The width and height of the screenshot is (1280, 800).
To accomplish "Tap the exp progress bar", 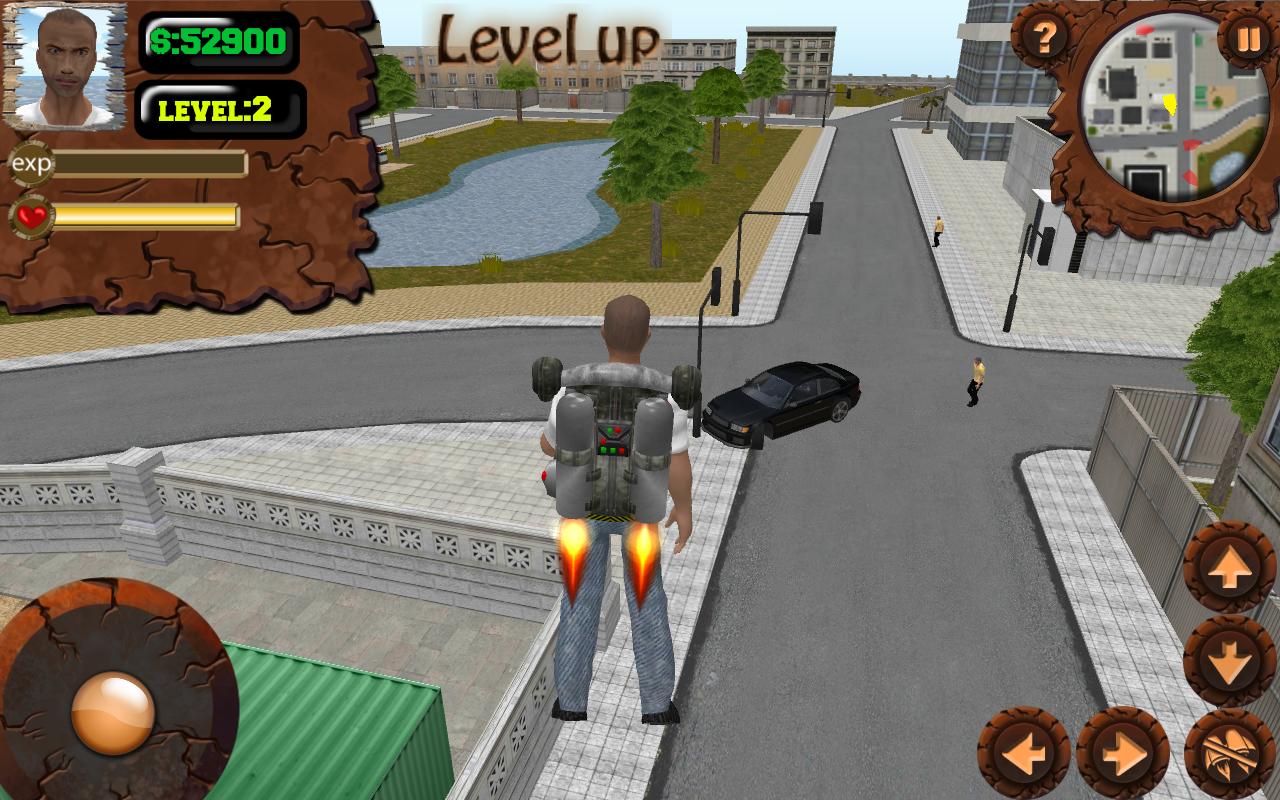I will (x=148, y=162).
